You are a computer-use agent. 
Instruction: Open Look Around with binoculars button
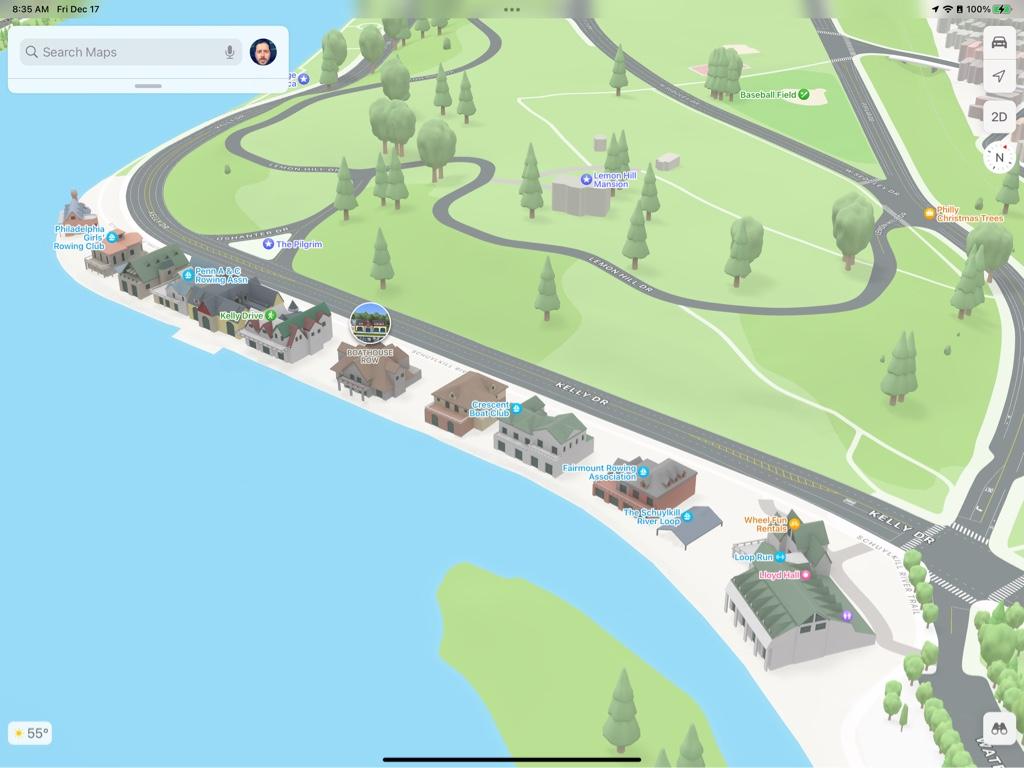click(999, 729)
